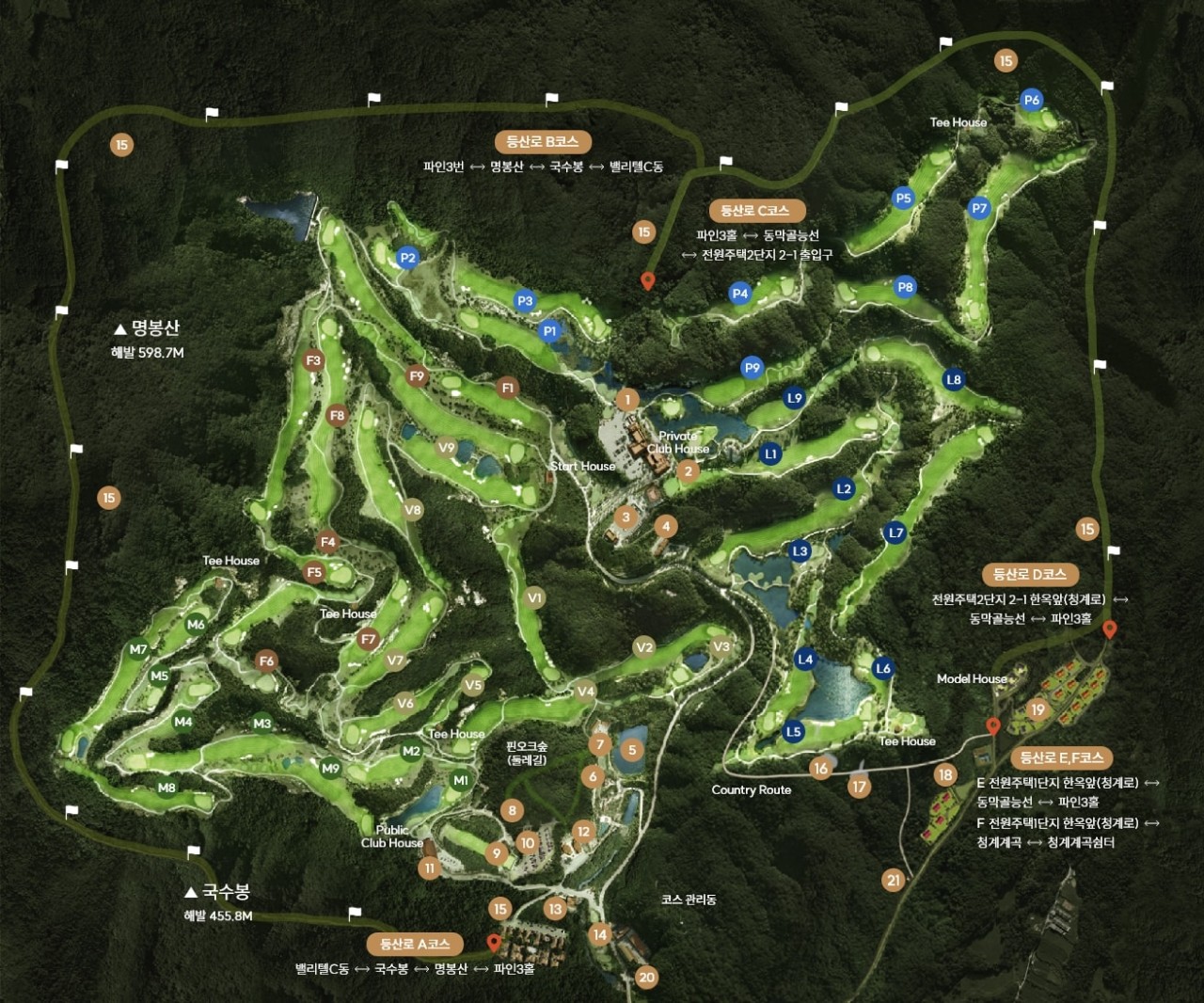Open the 등산로 D코스 trail label

click(1030, 574)
